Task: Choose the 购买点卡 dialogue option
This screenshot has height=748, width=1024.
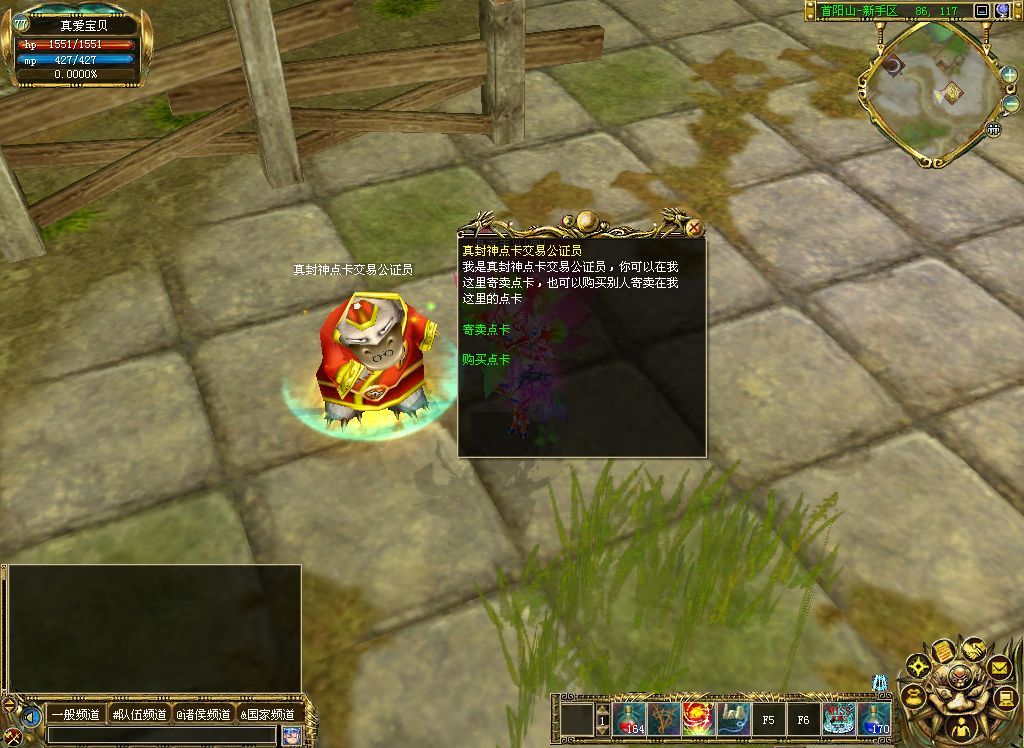Action: (486, 359)
